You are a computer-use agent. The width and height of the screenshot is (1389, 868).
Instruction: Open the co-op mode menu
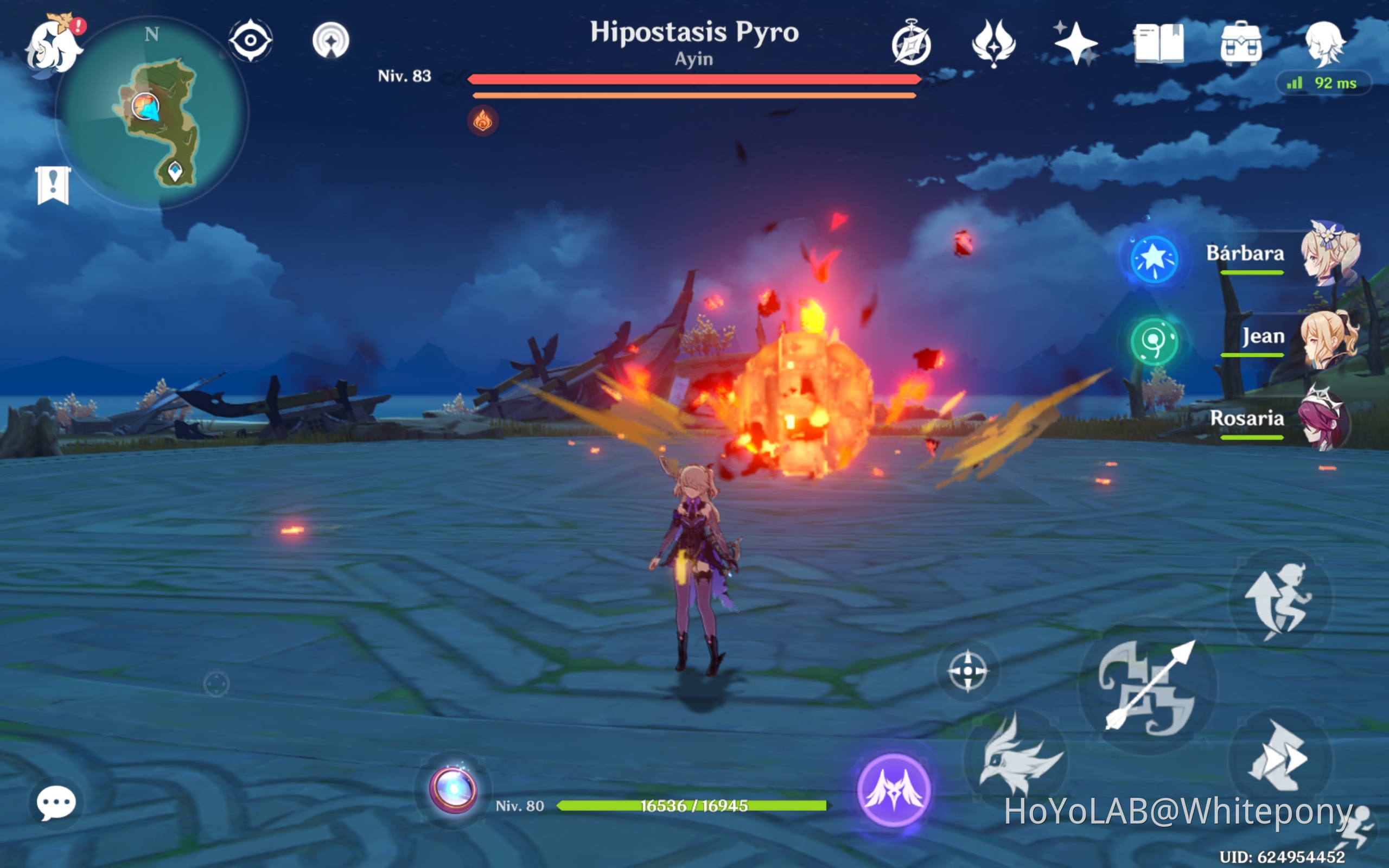point(913,43)
